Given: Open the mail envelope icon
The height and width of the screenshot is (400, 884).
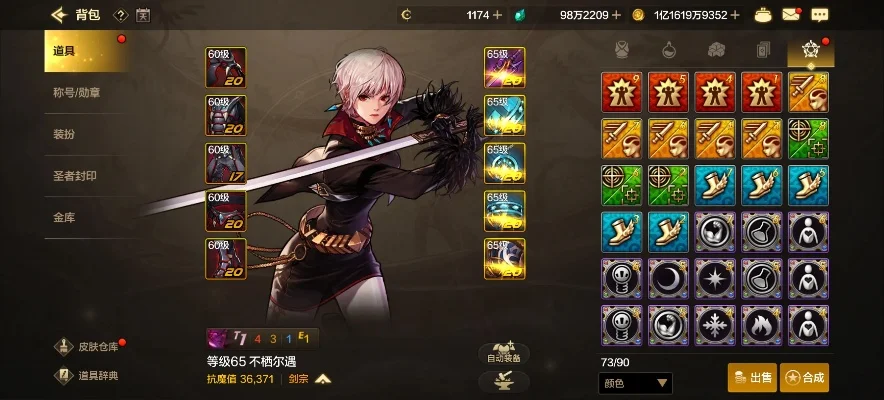Looking at the screenshot, I should coord(791,15).
